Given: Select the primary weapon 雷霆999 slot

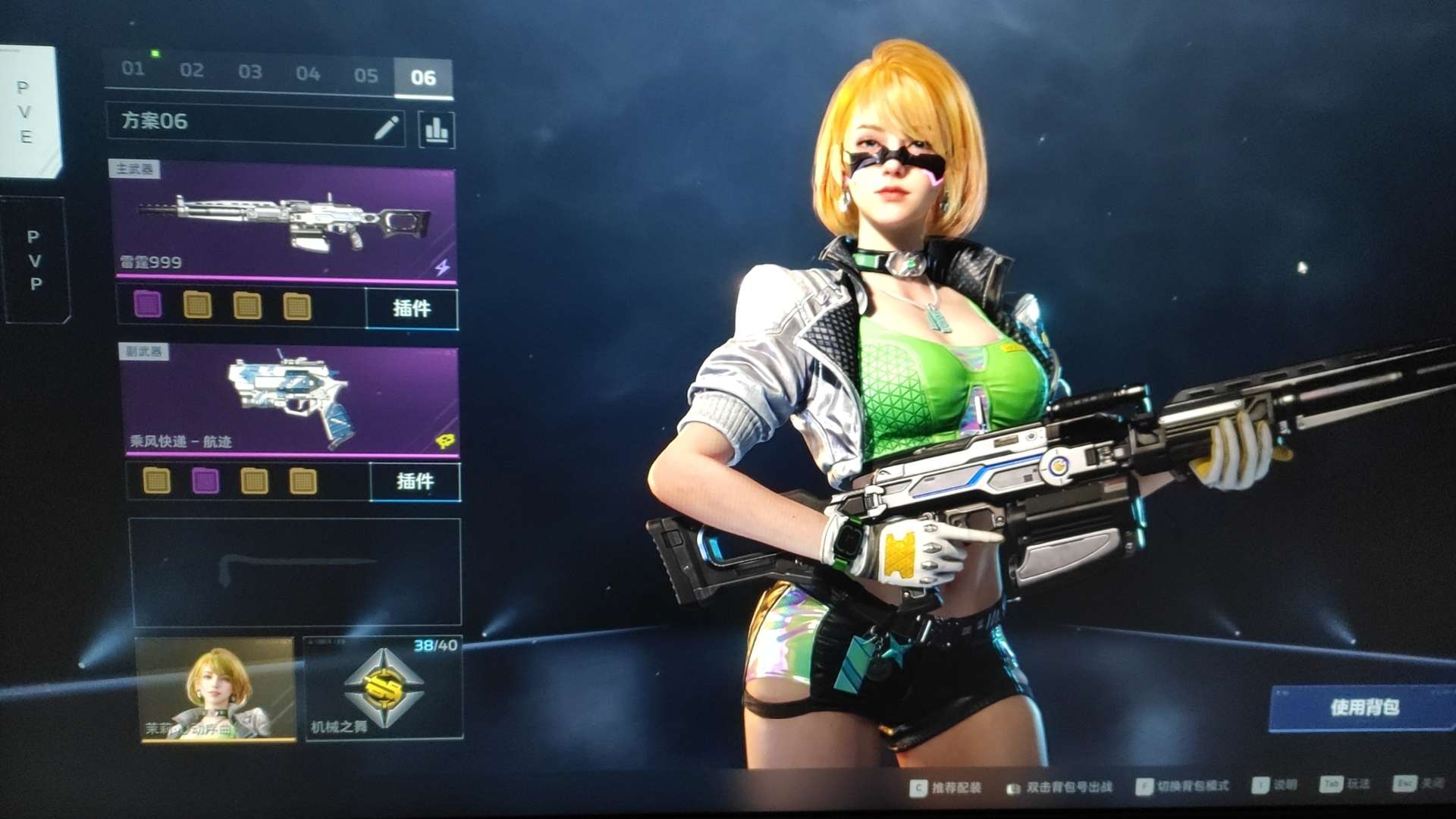Looking at the screenshot, I should click(x=284, y=222).
